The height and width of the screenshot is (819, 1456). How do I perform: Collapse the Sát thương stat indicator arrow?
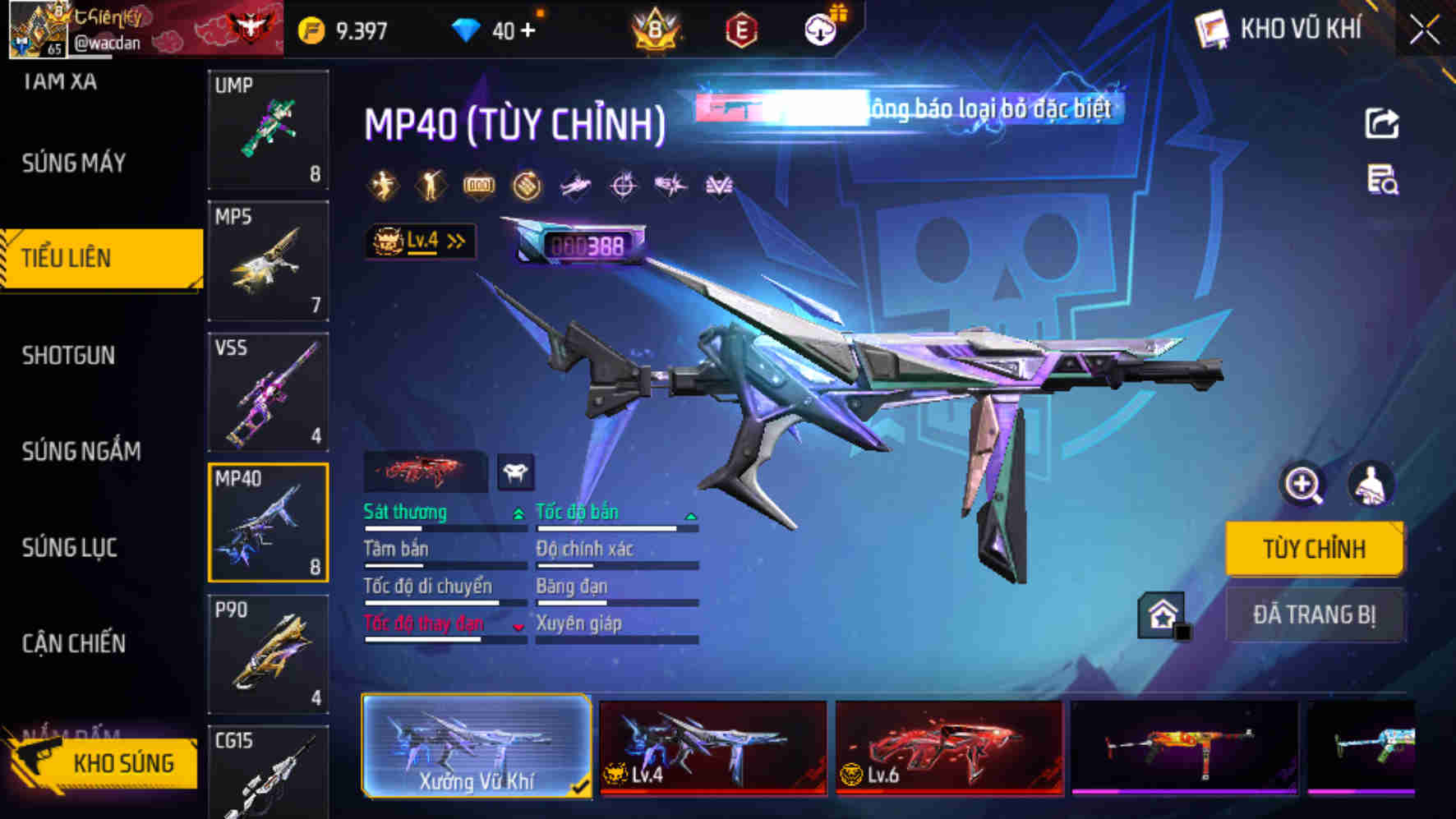pyautogui.click(x=518, y=513)
